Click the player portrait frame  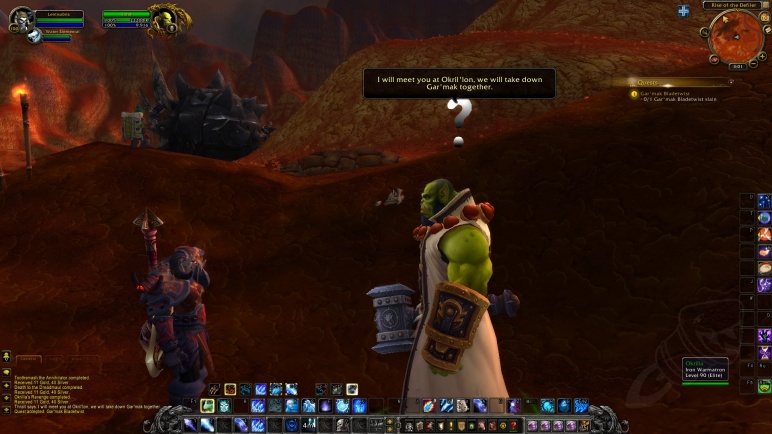tap(20, 18)
